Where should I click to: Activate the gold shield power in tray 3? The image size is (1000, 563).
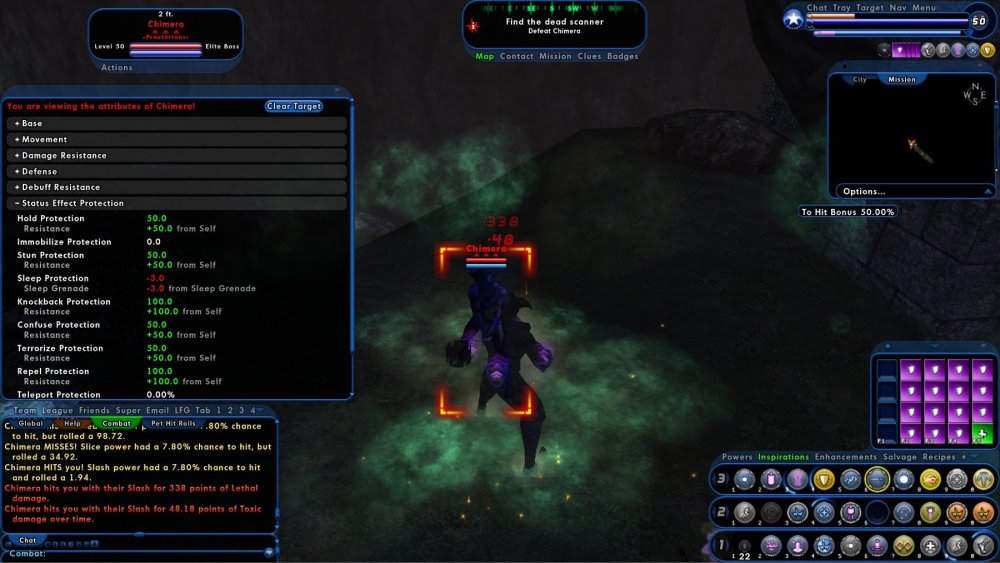824,479
